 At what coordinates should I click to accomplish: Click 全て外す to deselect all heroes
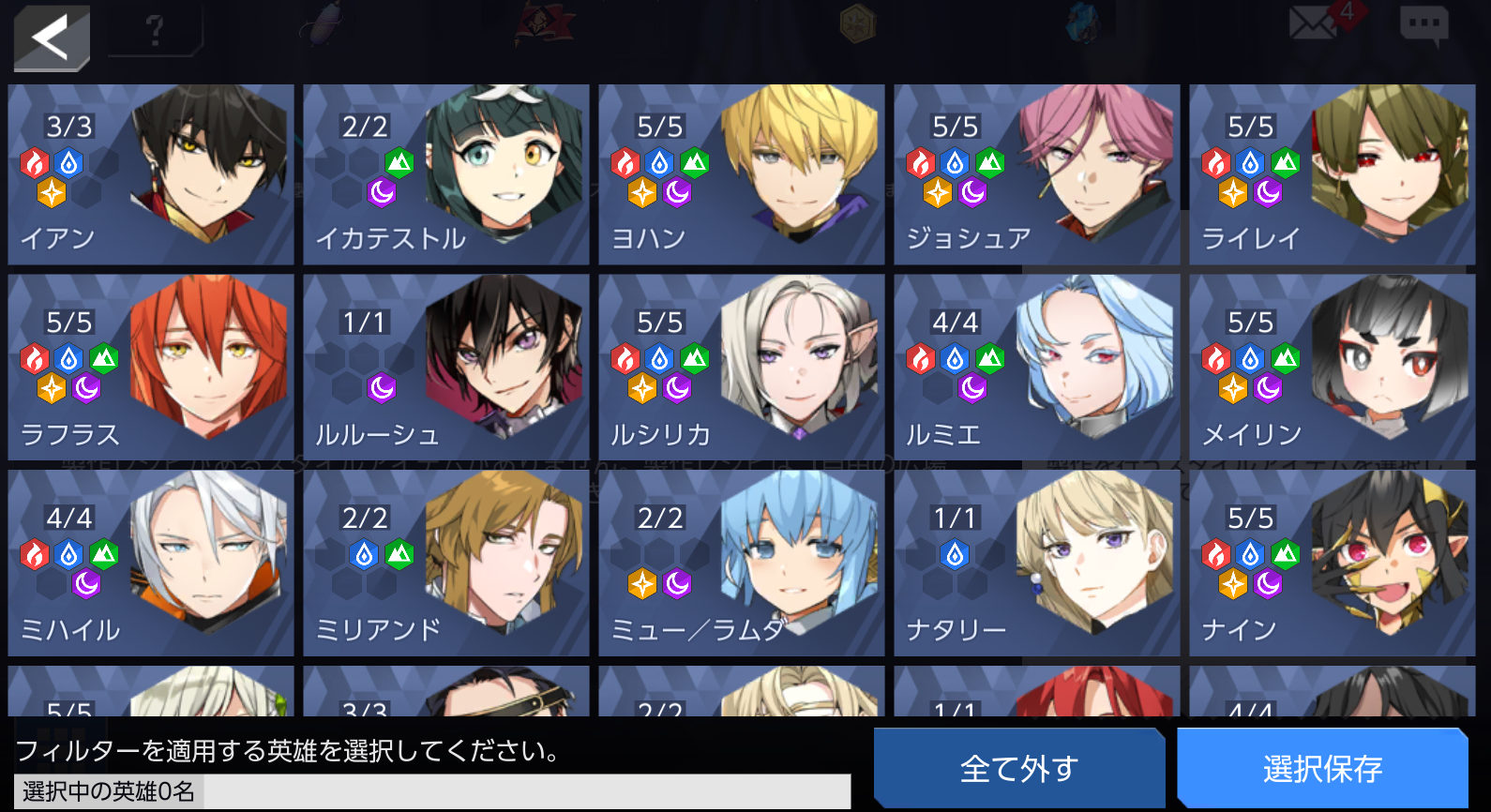[1018, 768]
